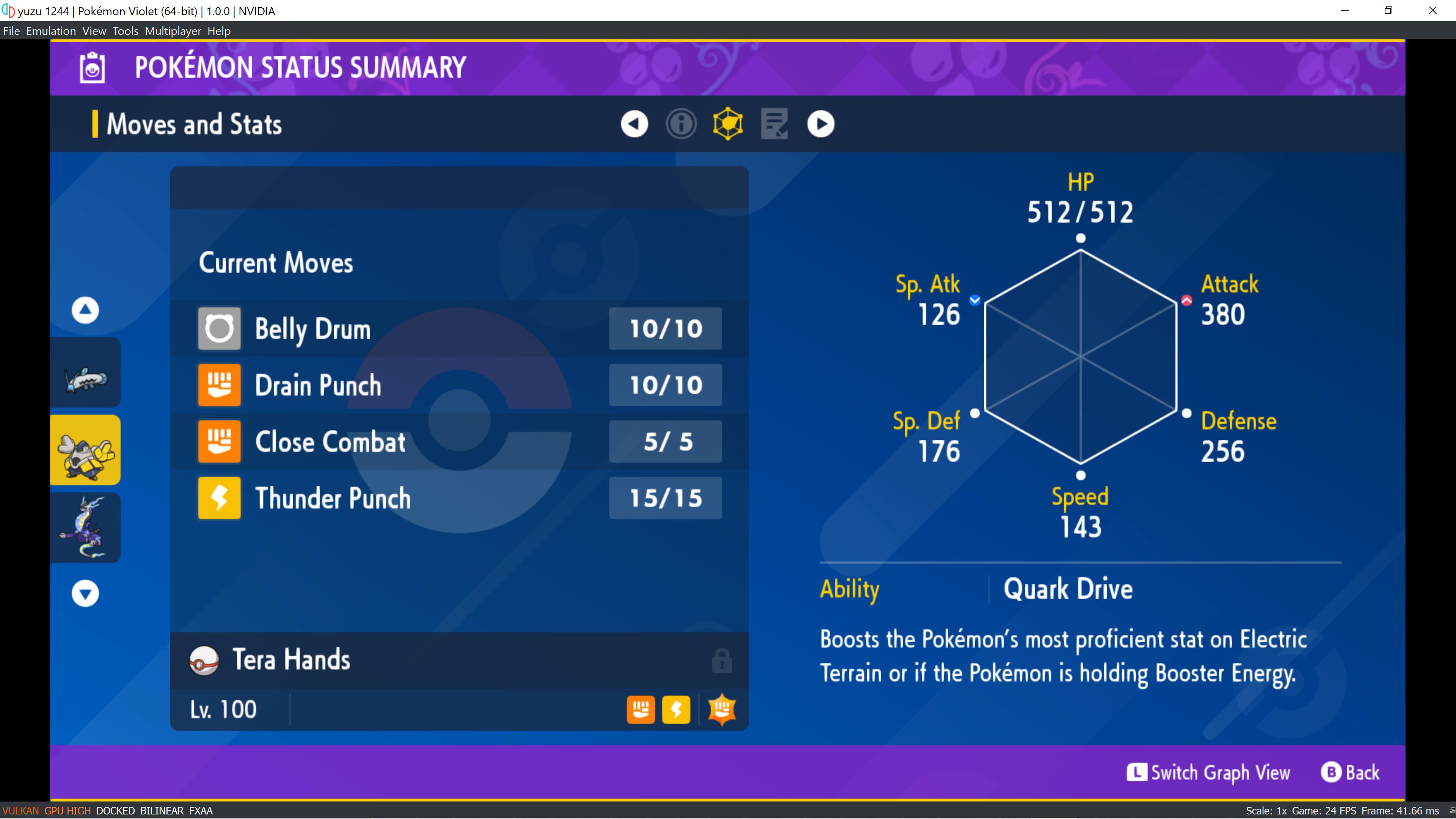This screenshot has width=1456, height=819.
Task: Toggle the Attack raised-stat marker on the graph
Action: coord(1186,301)
